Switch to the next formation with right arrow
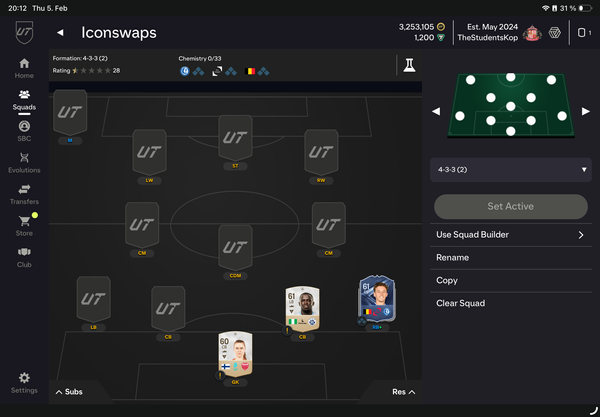This screenshot has width=600, height=417. pyautogui.click(x=586, y=111)
